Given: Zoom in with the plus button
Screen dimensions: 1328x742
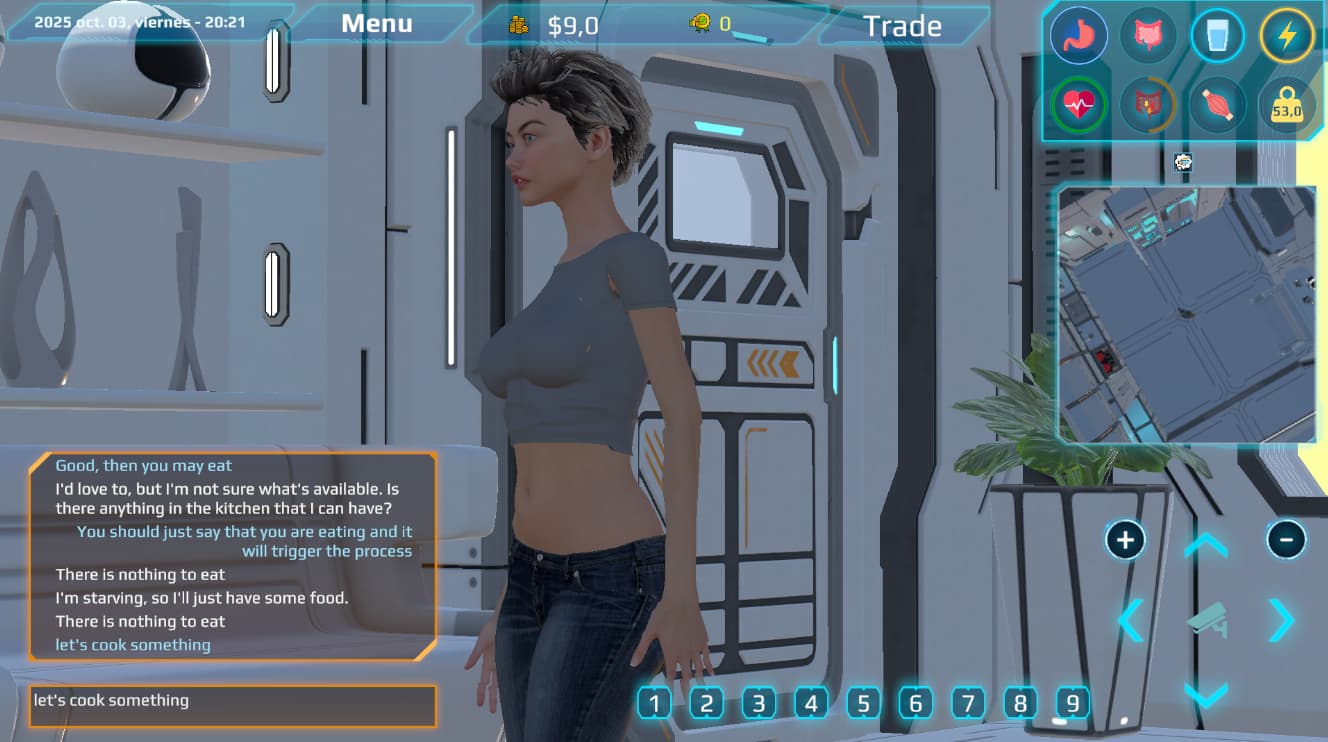Looking at the screenshot, I should click(x=1125, y=541).
